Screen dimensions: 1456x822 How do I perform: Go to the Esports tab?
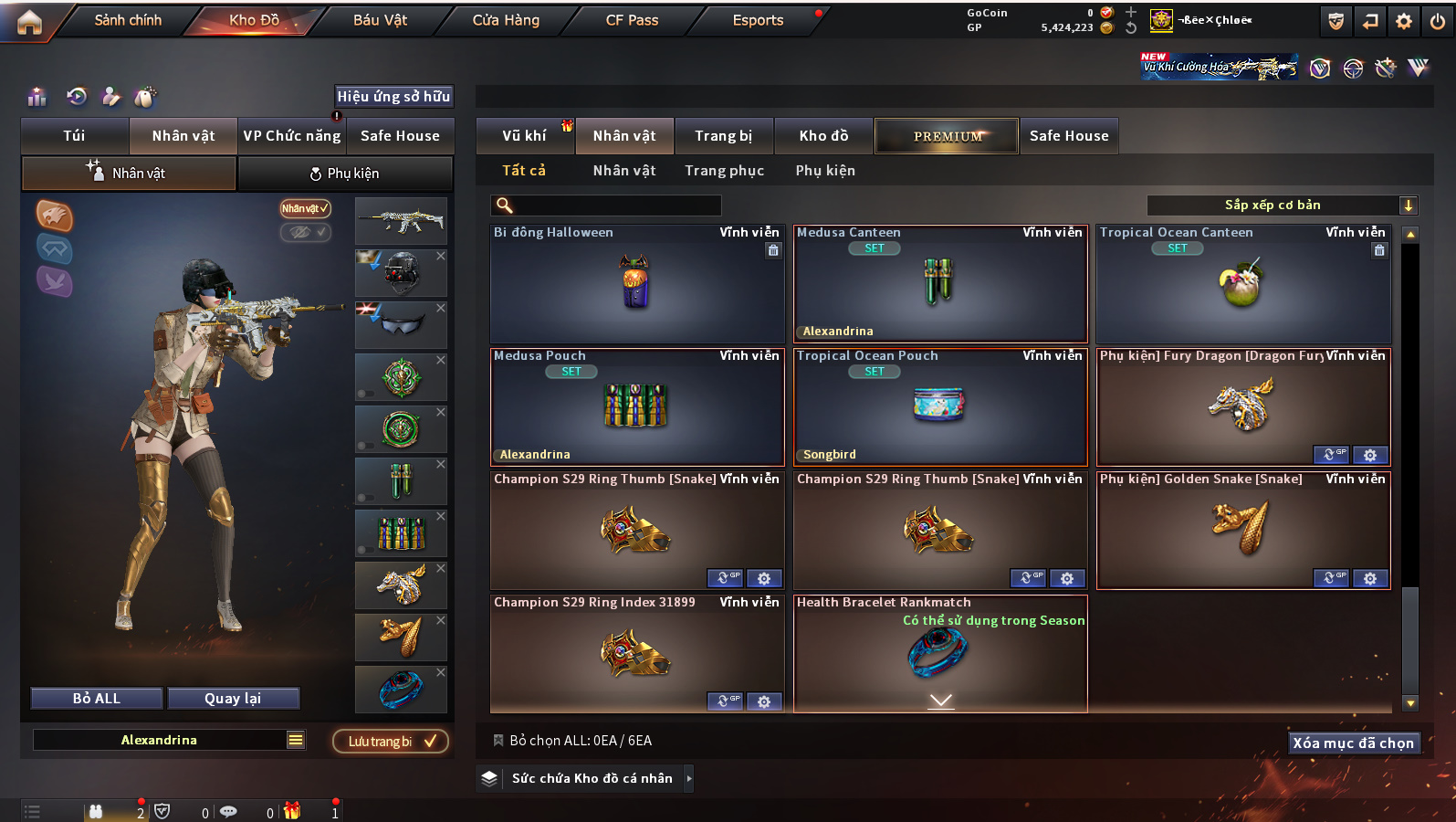coord(758,20)
